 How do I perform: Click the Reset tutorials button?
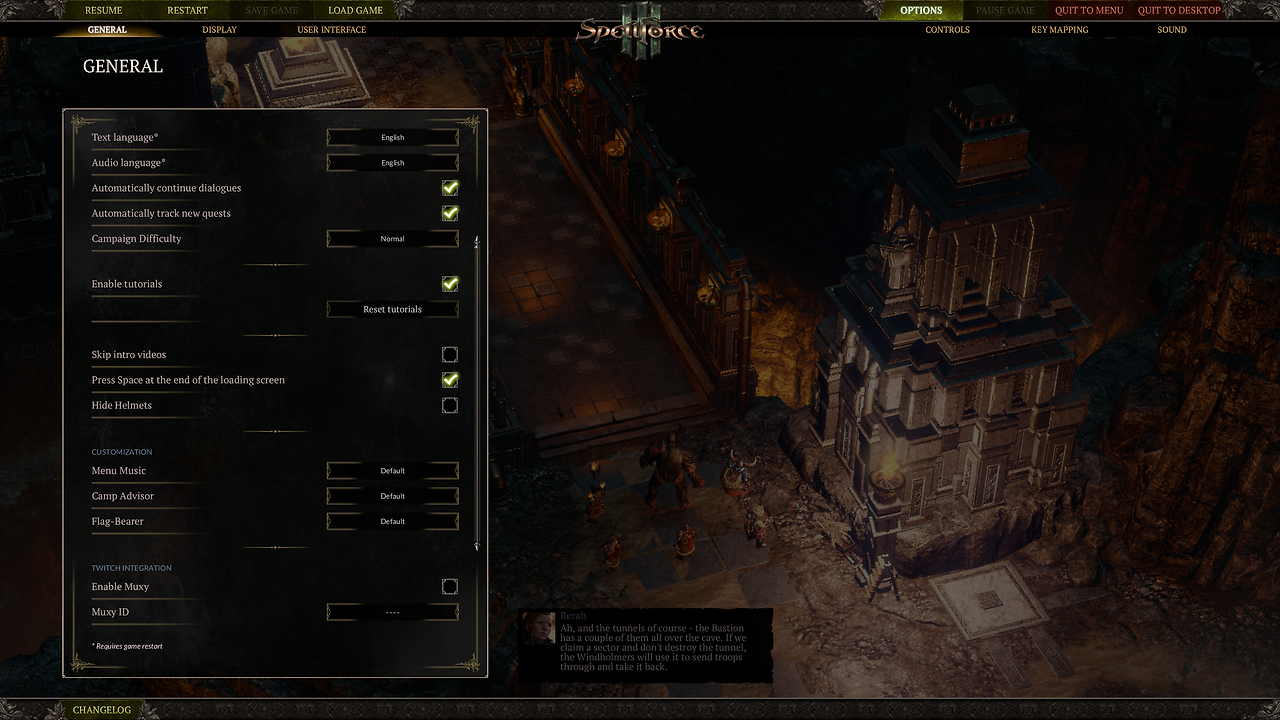392,309
